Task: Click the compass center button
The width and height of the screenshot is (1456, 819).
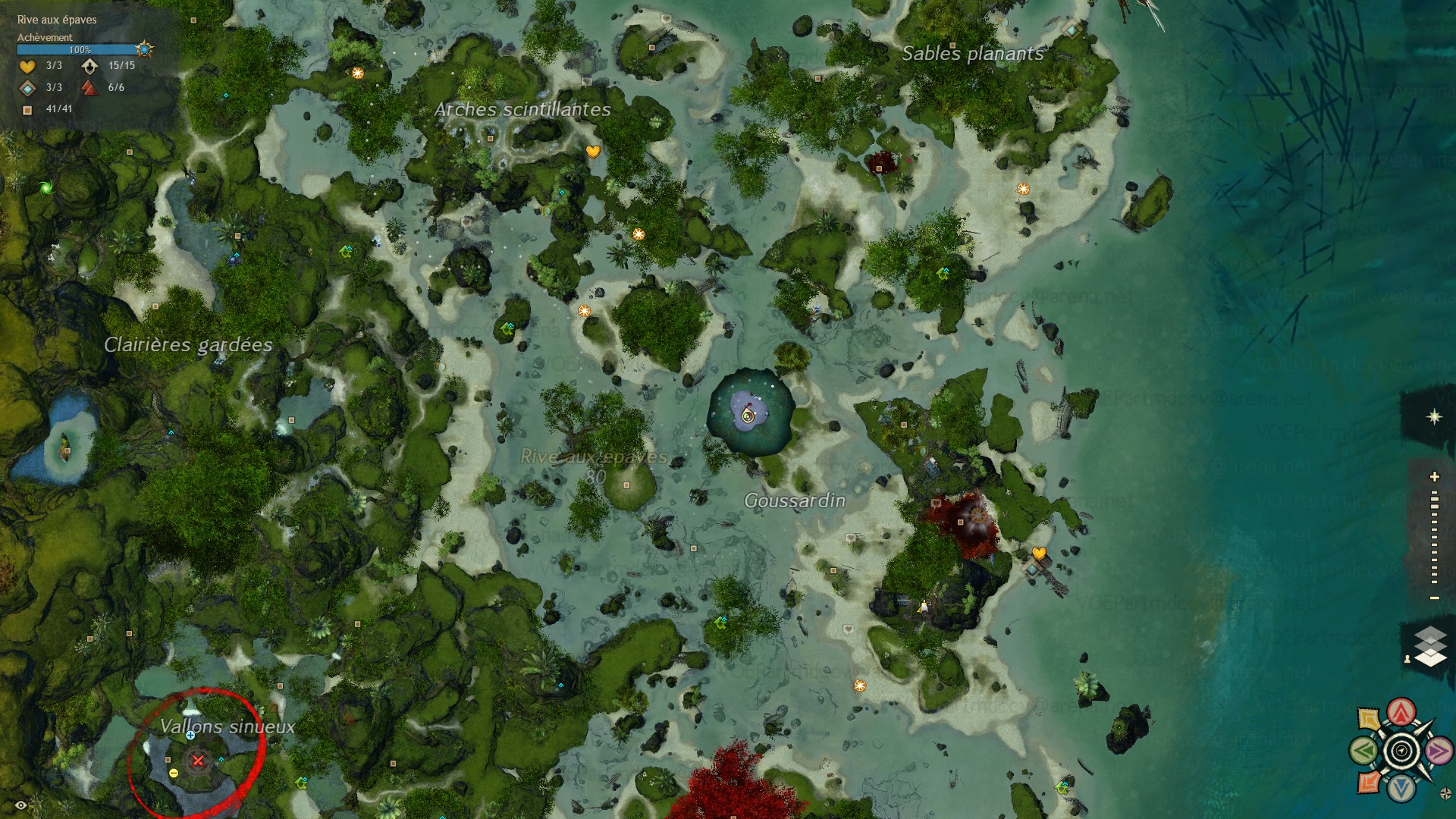Action: (1401, 751)
